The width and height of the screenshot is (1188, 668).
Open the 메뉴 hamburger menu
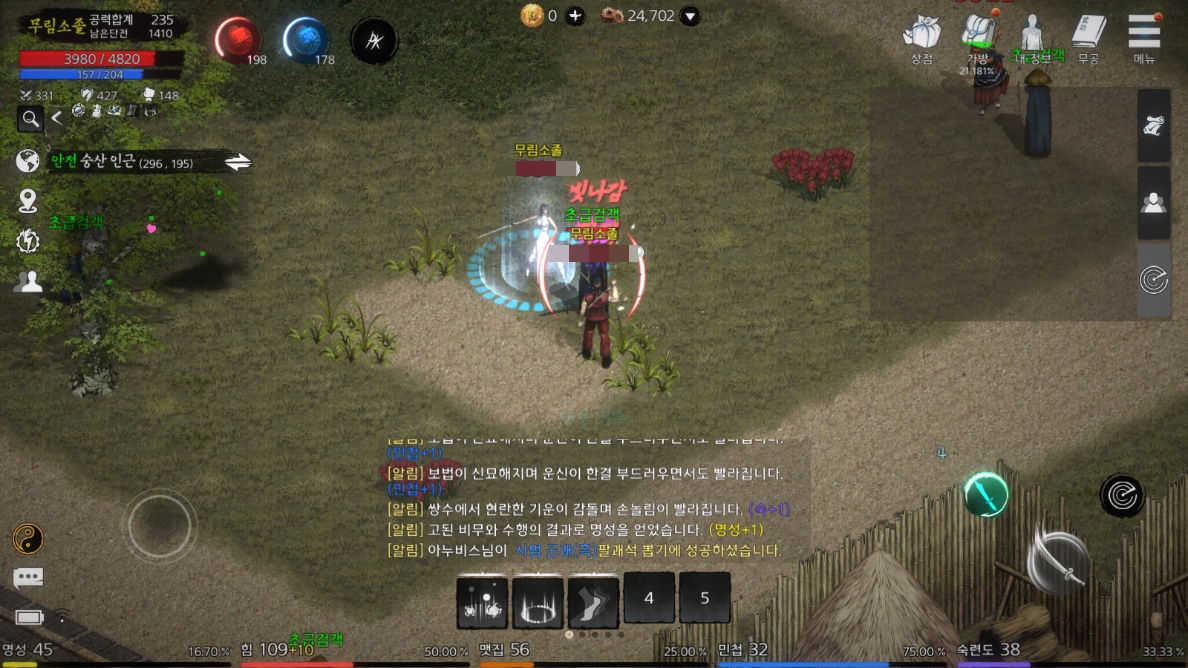click(1144, 34)
